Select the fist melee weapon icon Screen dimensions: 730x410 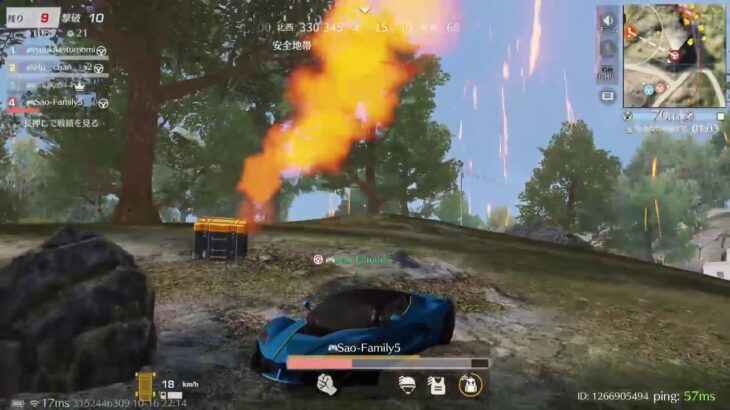coord(326,384)
